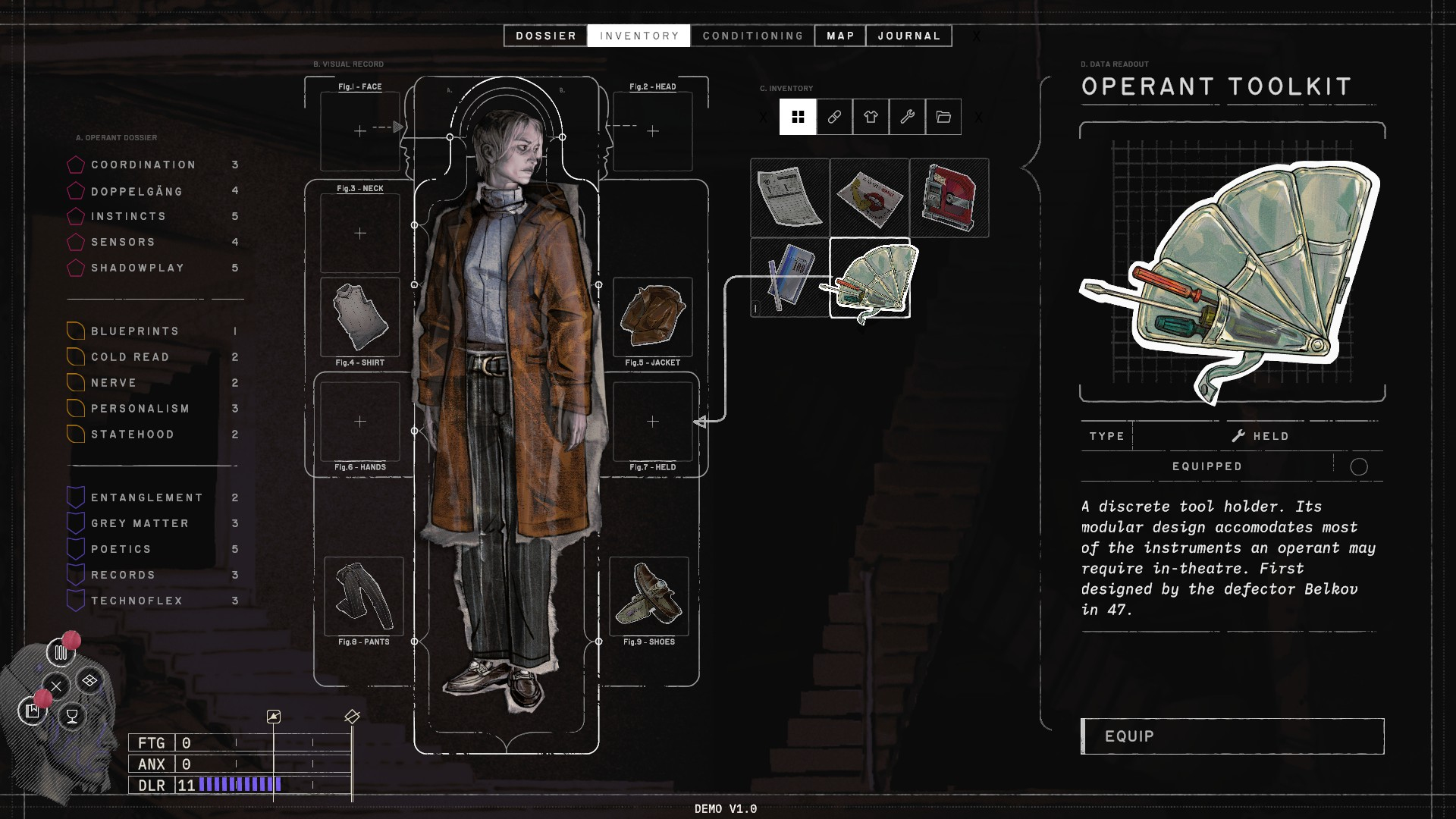Screen dimensions: 1456x819
Task: Filter inventory by folder documents icon
Action: pyautogui.click(x=943, y=117)
